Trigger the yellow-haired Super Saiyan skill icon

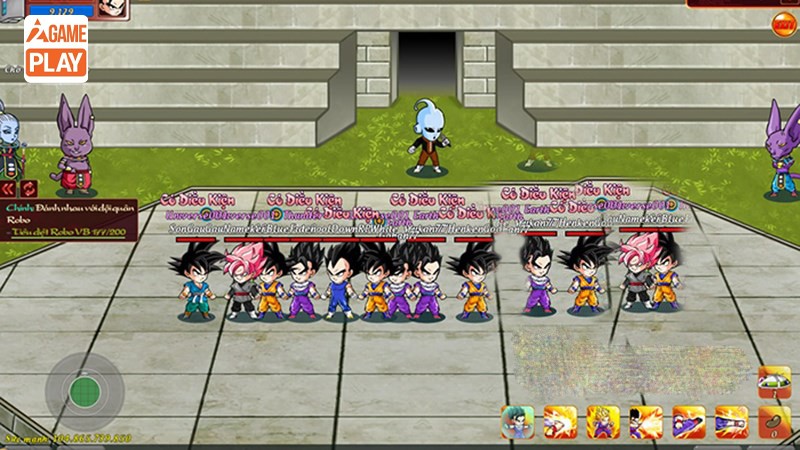603,422
